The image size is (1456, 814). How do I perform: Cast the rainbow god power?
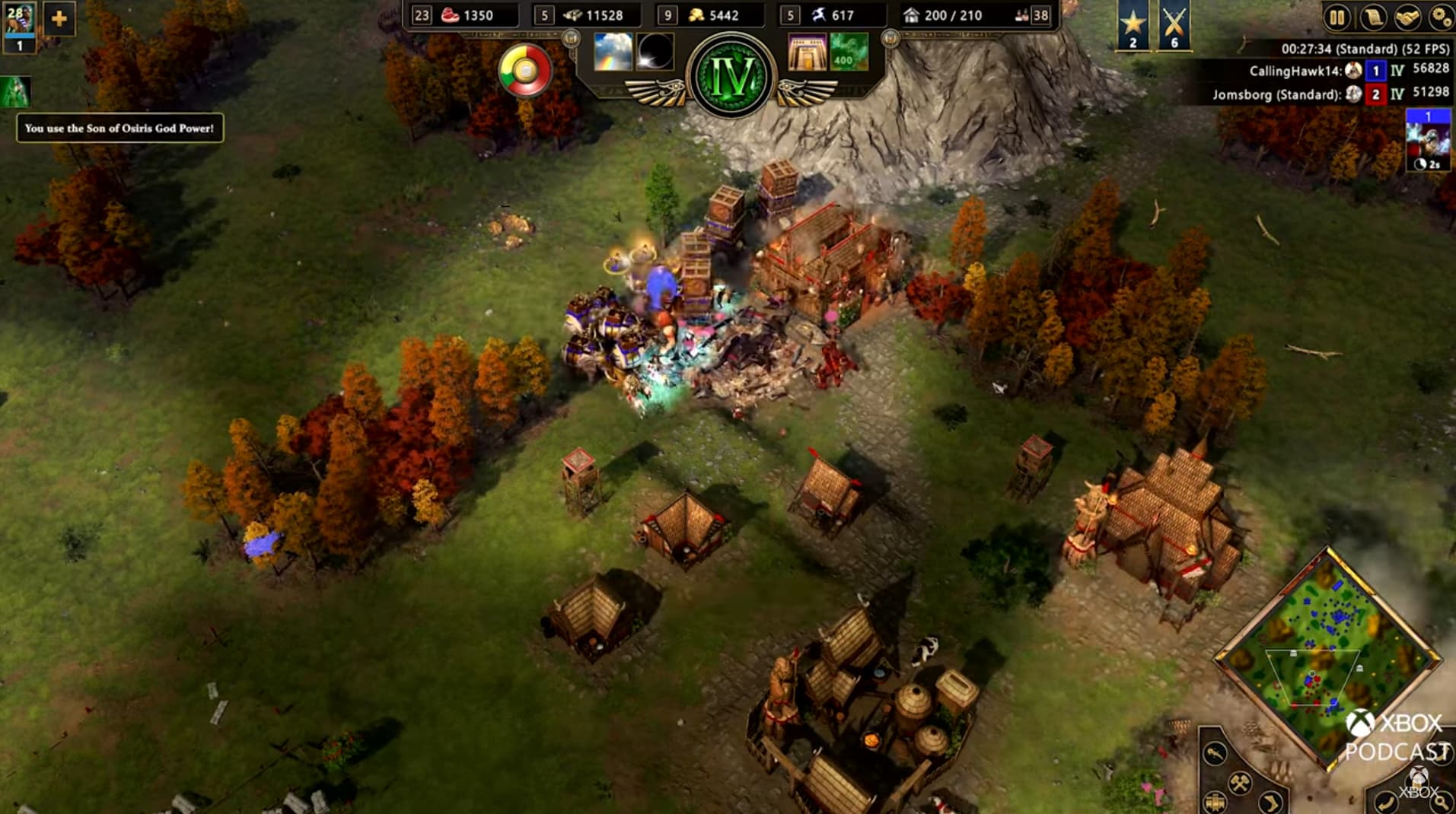[613, 52]
